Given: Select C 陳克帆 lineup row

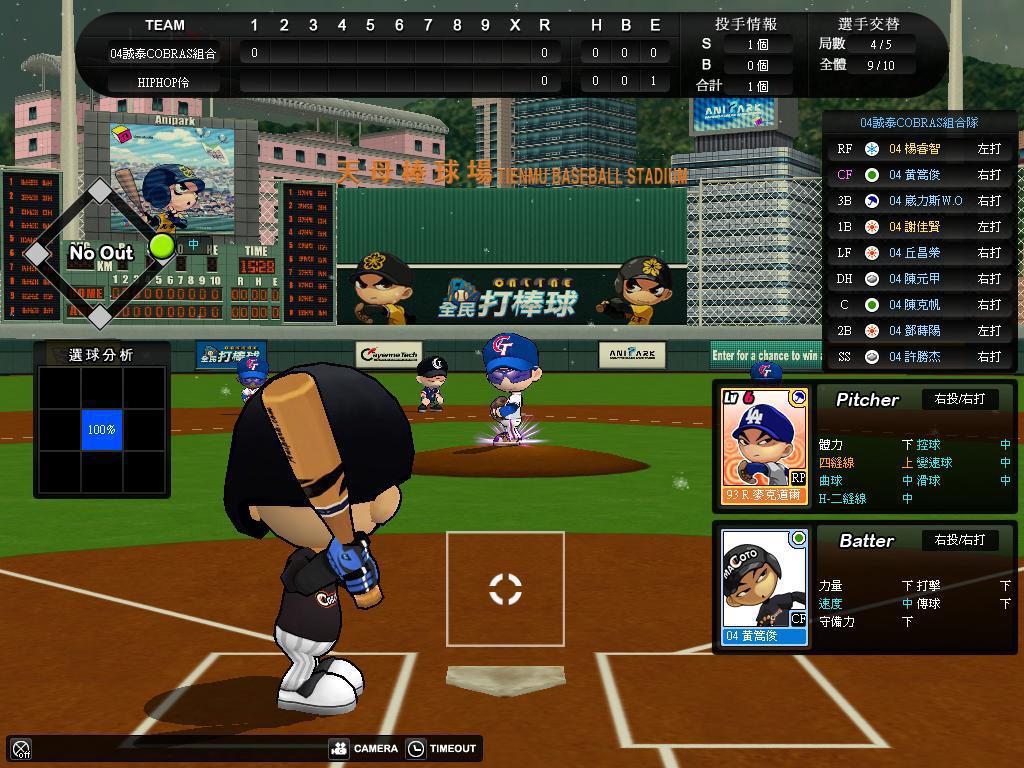Looking at the screenshot, I should (x=920, y=305).
